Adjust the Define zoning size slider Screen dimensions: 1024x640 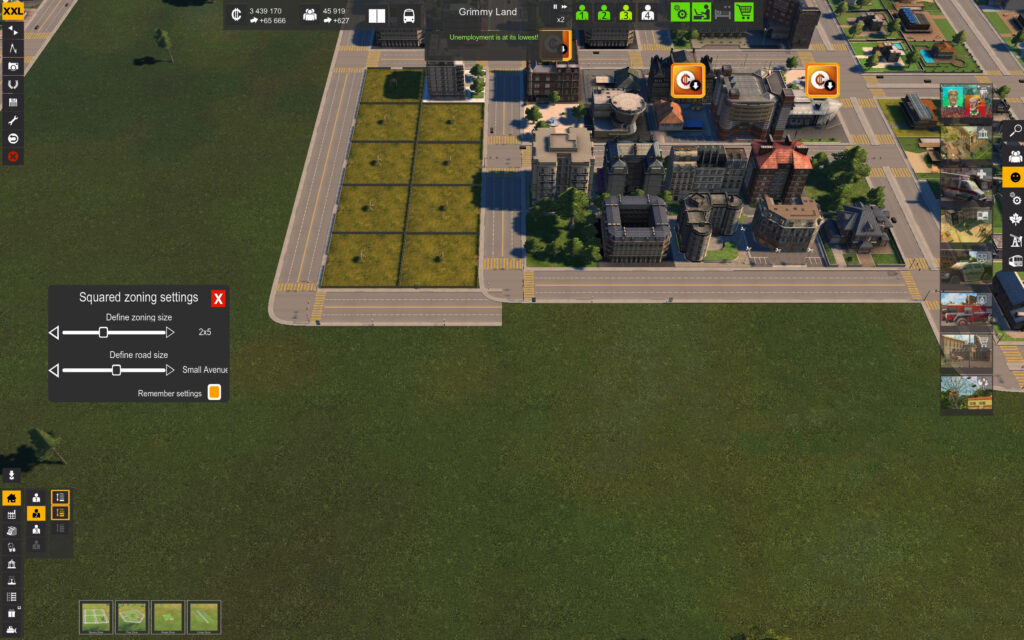tap(103, 332)
